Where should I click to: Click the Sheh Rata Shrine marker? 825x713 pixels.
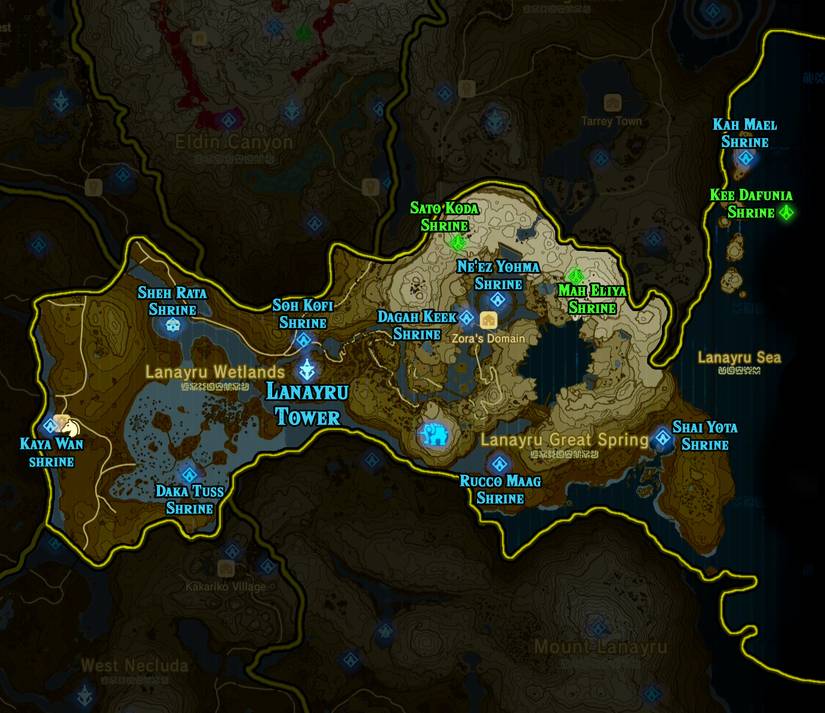176,325
